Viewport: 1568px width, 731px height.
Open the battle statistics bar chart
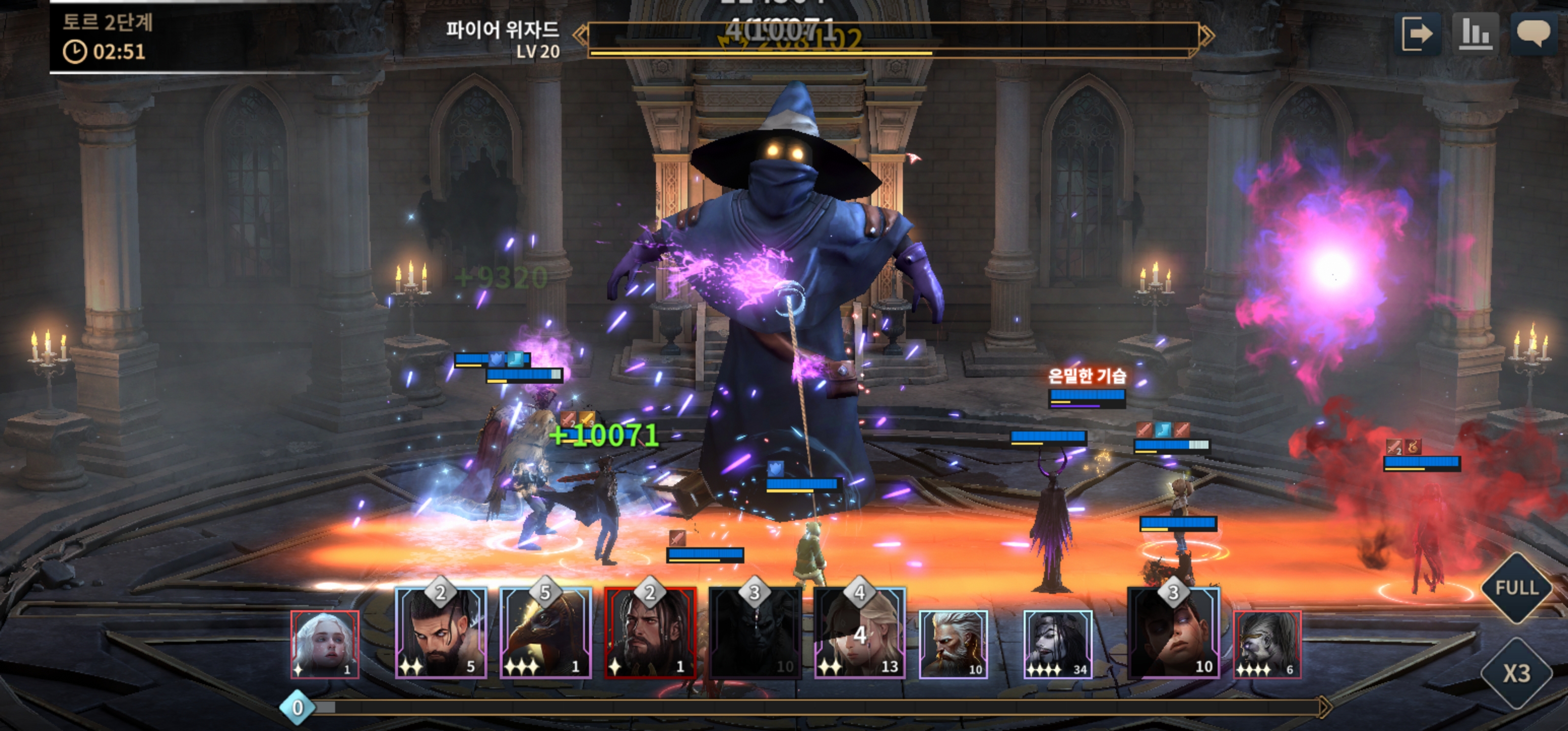[x=1475, y=34]
